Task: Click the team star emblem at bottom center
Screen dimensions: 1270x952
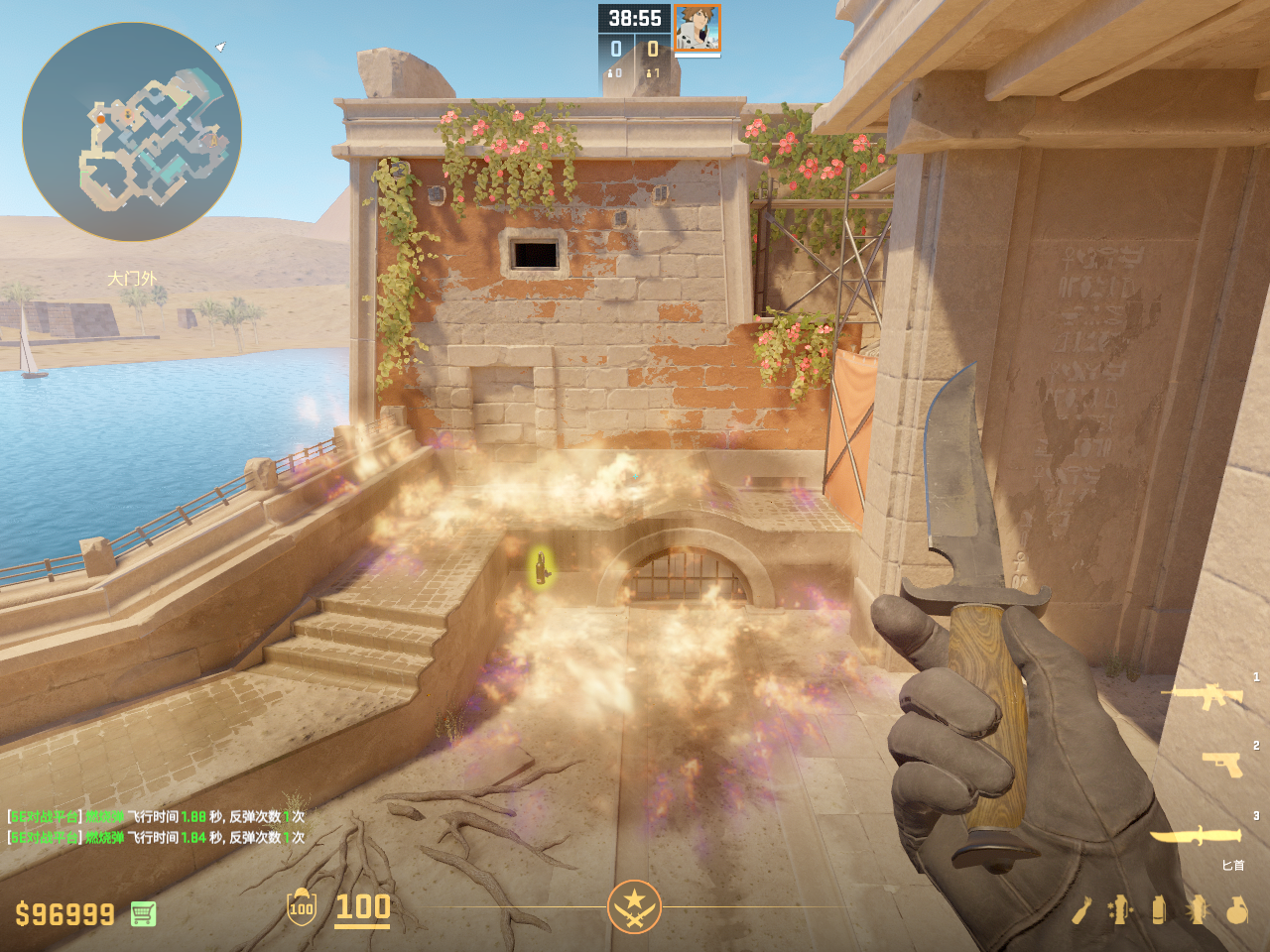Action: [x=634, y=906]
